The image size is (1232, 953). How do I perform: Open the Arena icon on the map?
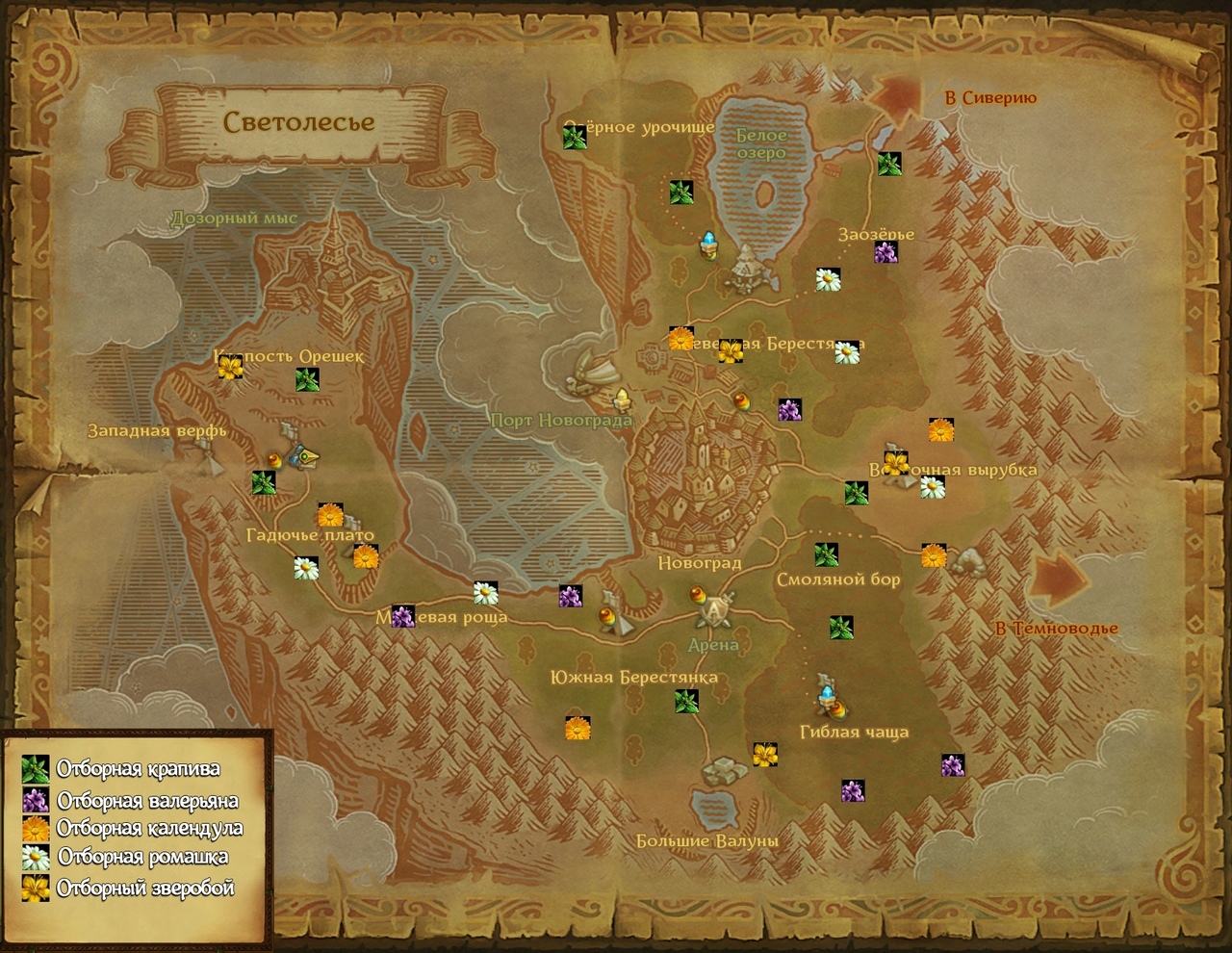coord(714,609)
